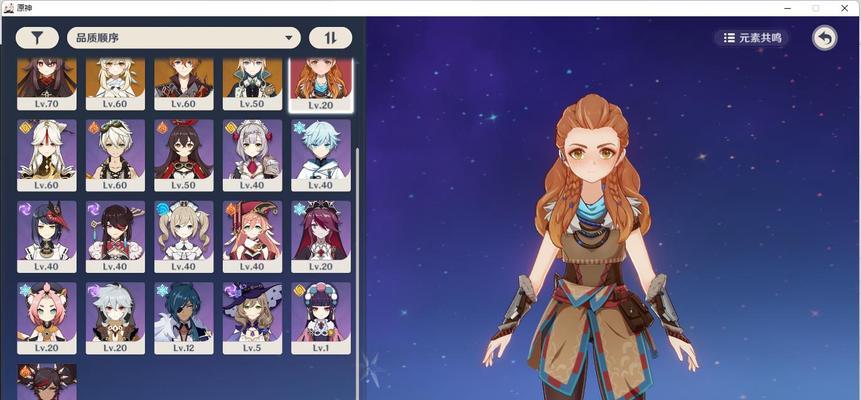The height and width of the screenshot is (400, 861).
Task: Select Chongyun's Lv.40 character card
Action: pyautogui.click(x=320, y=155)
